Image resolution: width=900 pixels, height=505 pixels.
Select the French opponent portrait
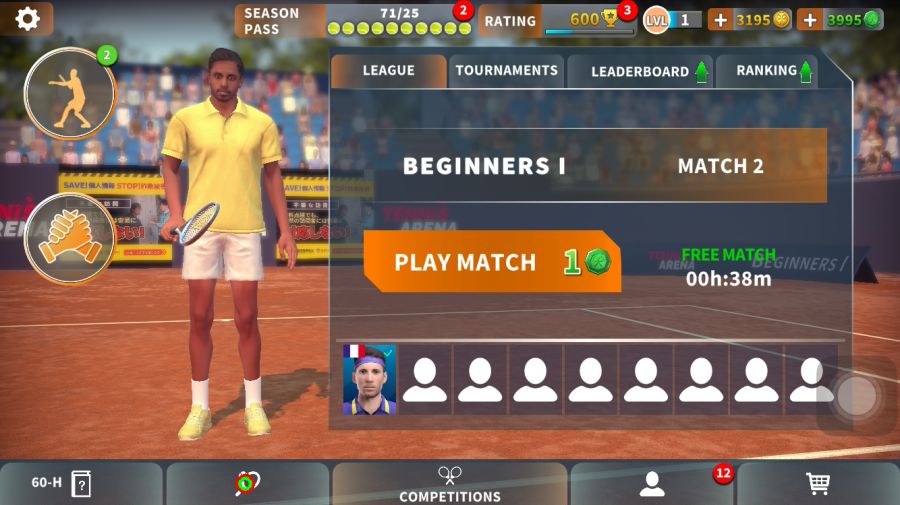370,380
